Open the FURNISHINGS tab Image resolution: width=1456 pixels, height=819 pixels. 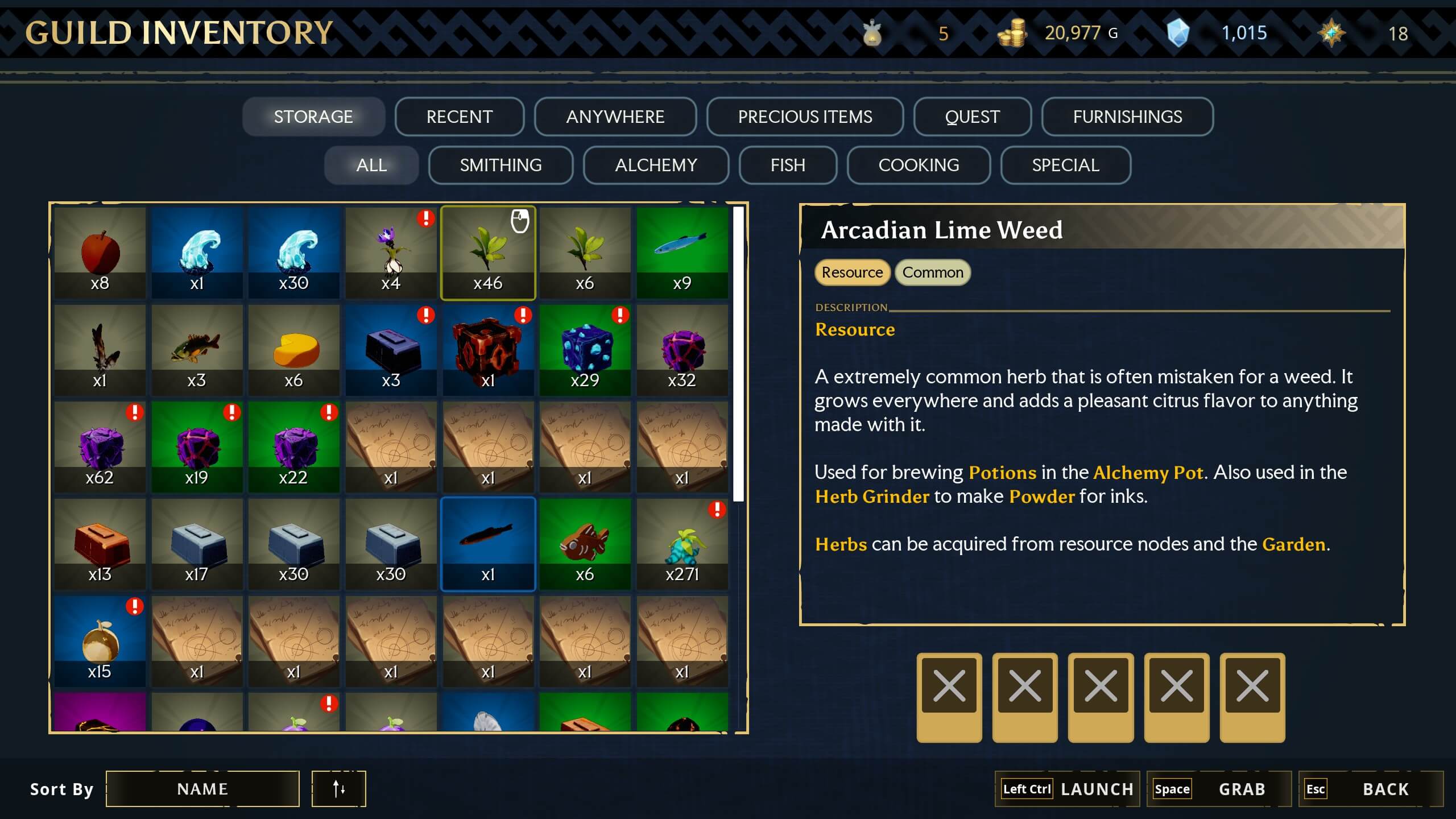coord(1127,117)
